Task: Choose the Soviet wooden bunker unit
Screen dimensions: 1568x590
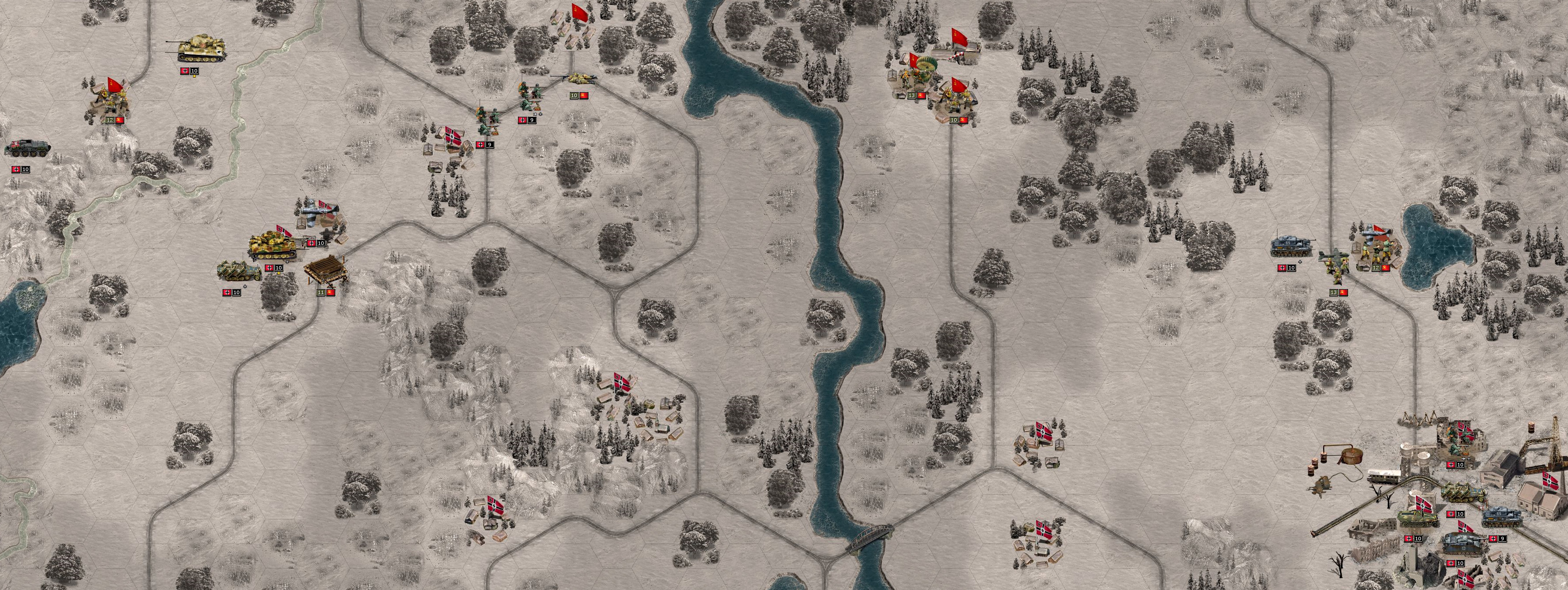Action: click(326, 271)
